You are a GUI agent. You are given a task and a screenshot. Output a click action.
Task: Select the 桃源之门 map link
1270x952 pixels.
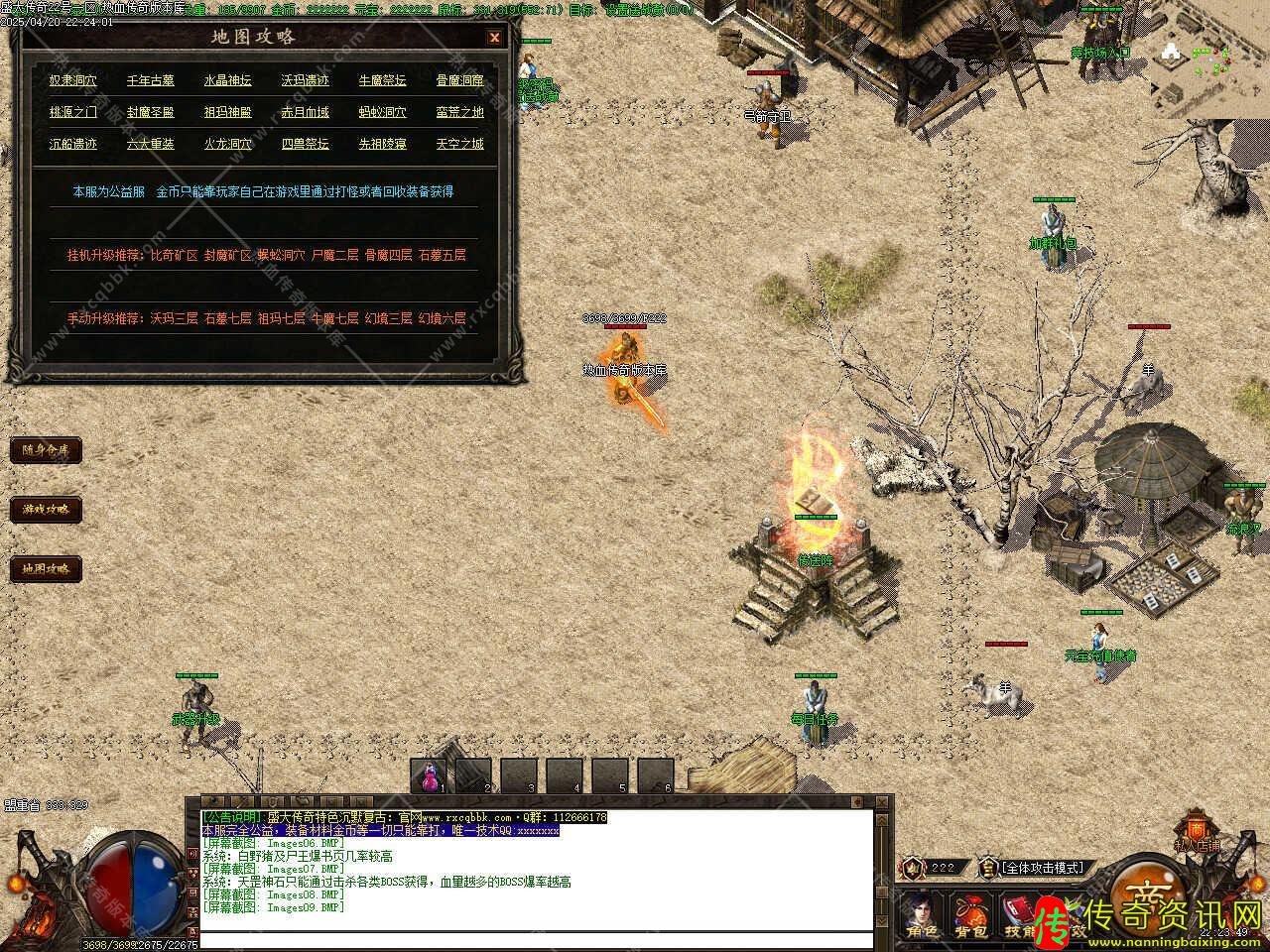tap(73, 112)
